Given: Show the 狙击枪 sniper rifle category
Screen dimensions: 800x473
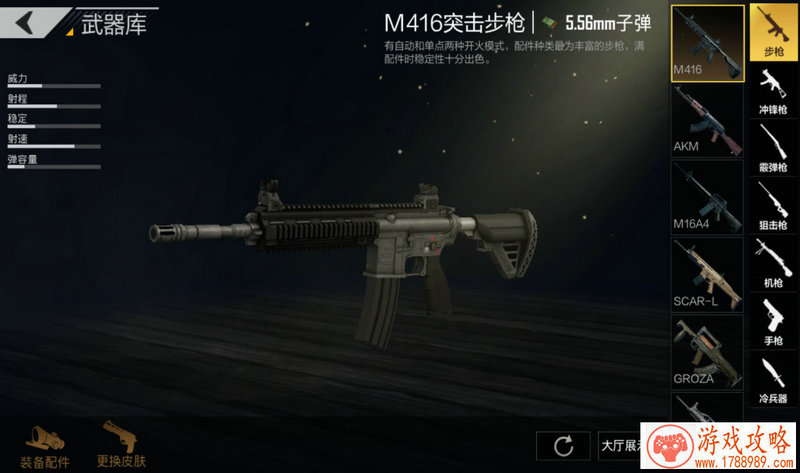Looking at the screenshot, I should tap(774, 206).
